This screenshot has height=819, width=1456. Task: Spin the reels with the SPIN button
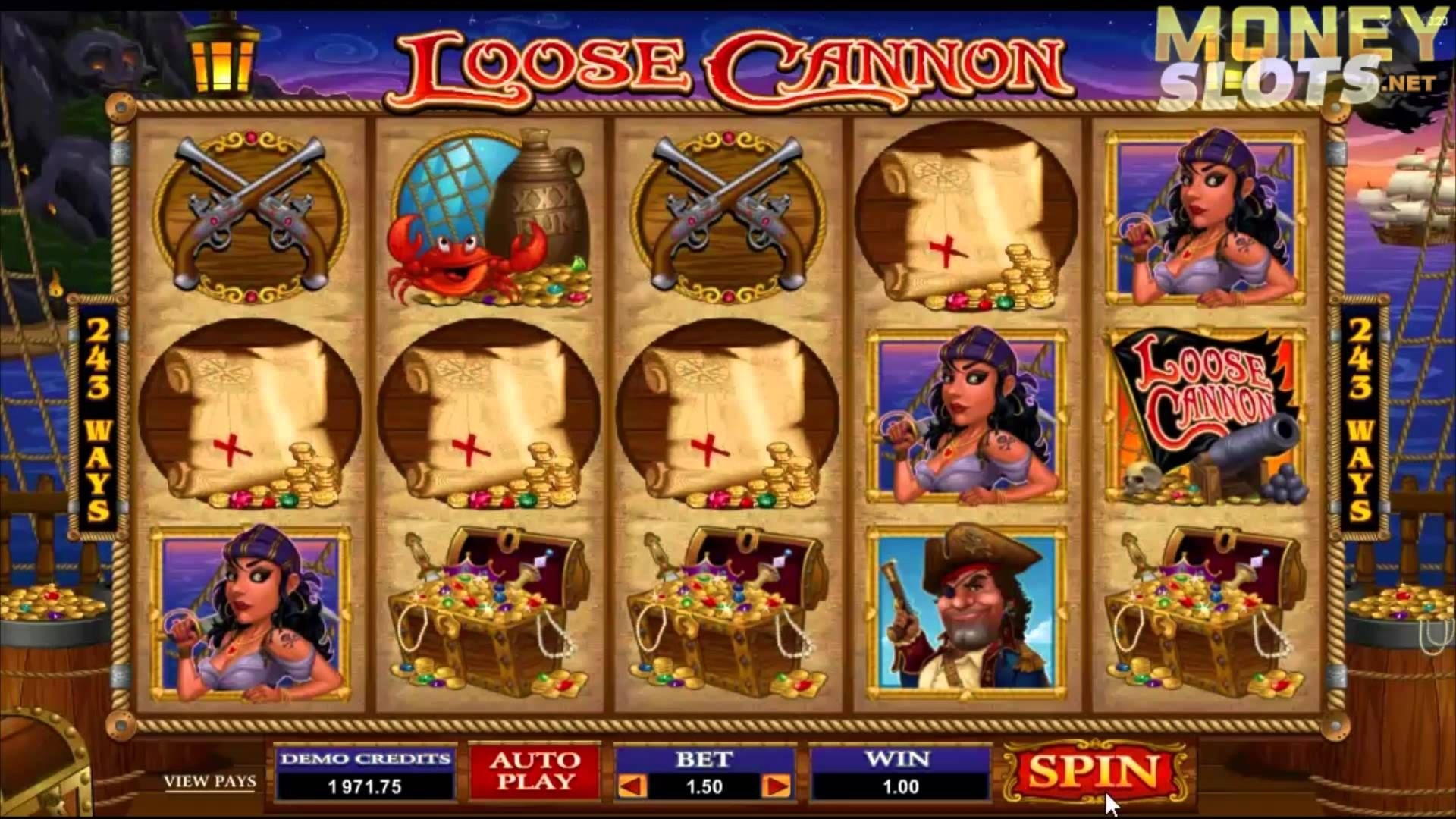pyautogui.click(x=1093, y=773)
